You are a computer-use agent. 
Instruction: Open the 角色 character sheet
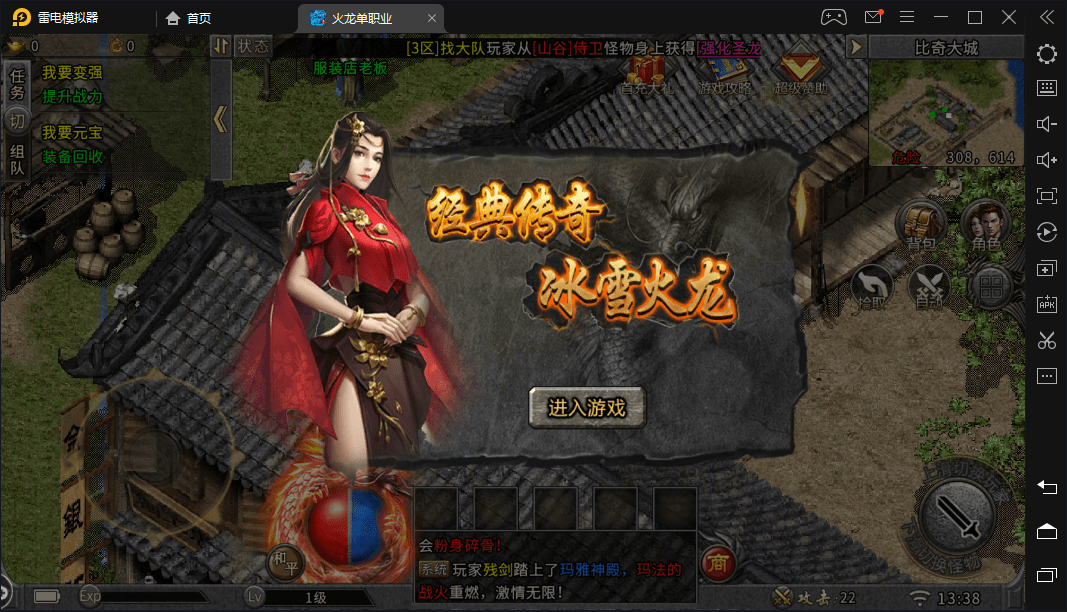(985, 225)
